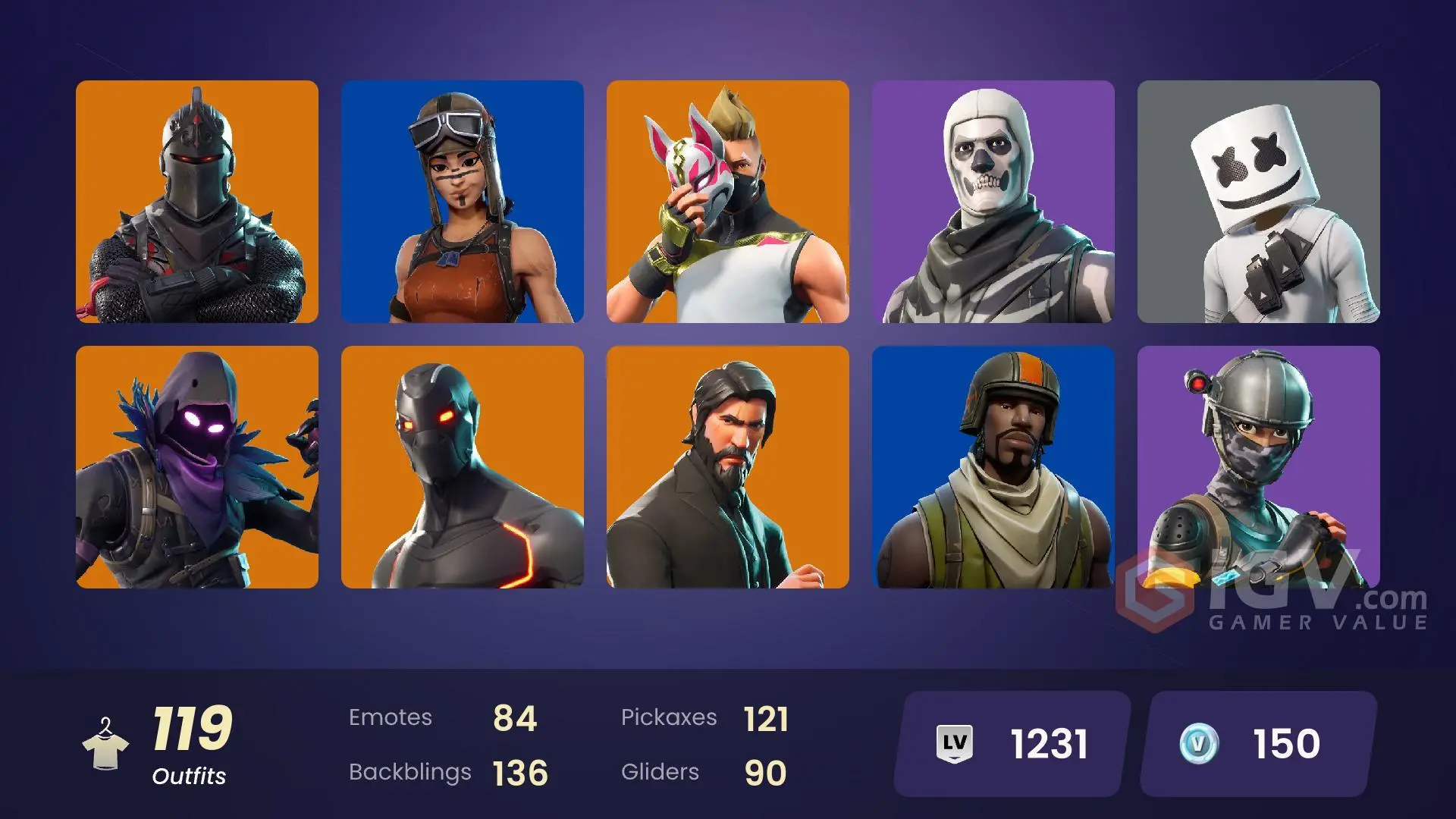The width and height of the screenshot is (1456, 819).
Task: Click the Emotes stat label
Action: (x=391, y=717)
